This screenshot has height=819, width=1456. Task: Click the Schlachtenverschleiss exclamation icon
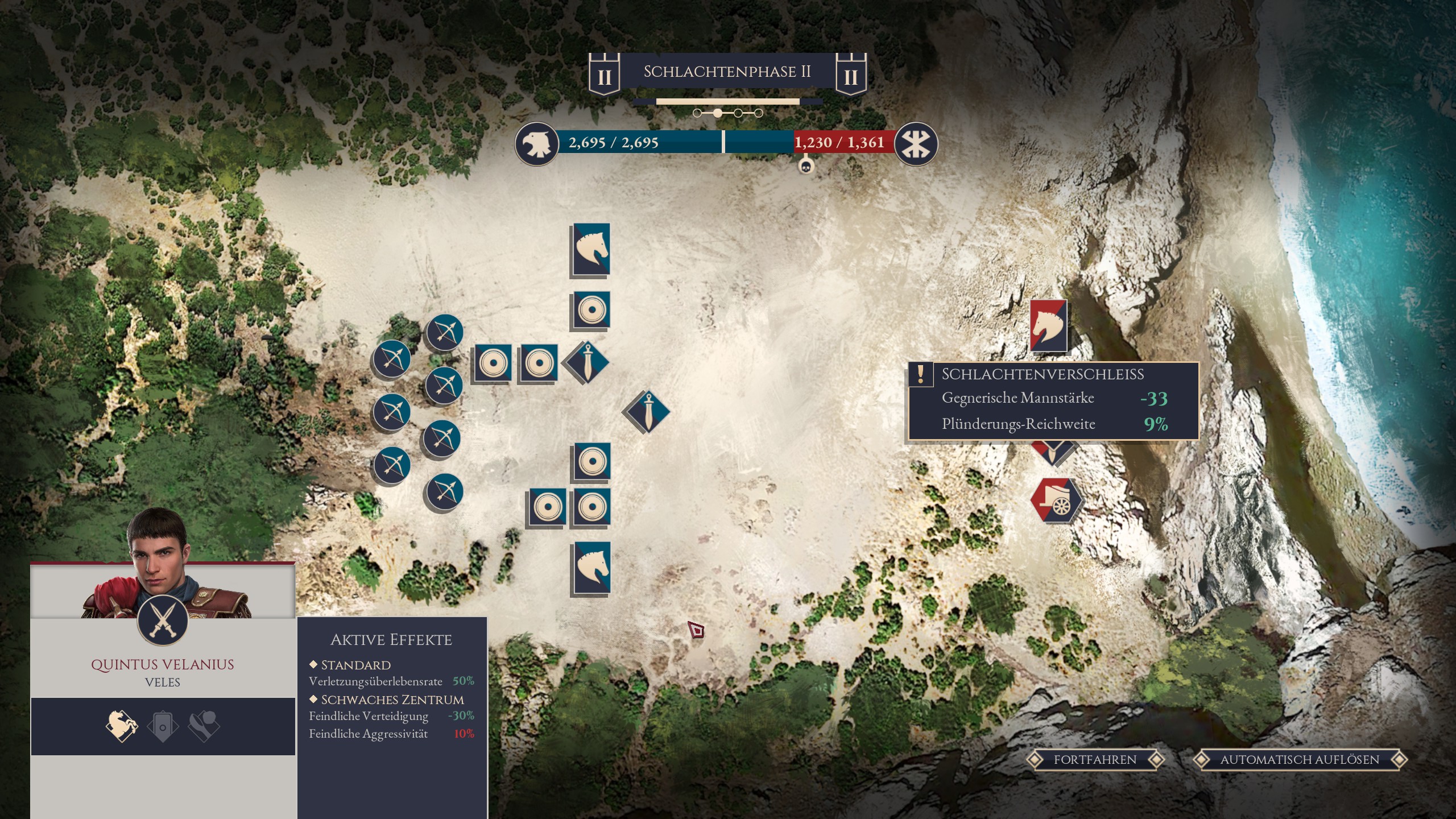click(x=921, y=375)
